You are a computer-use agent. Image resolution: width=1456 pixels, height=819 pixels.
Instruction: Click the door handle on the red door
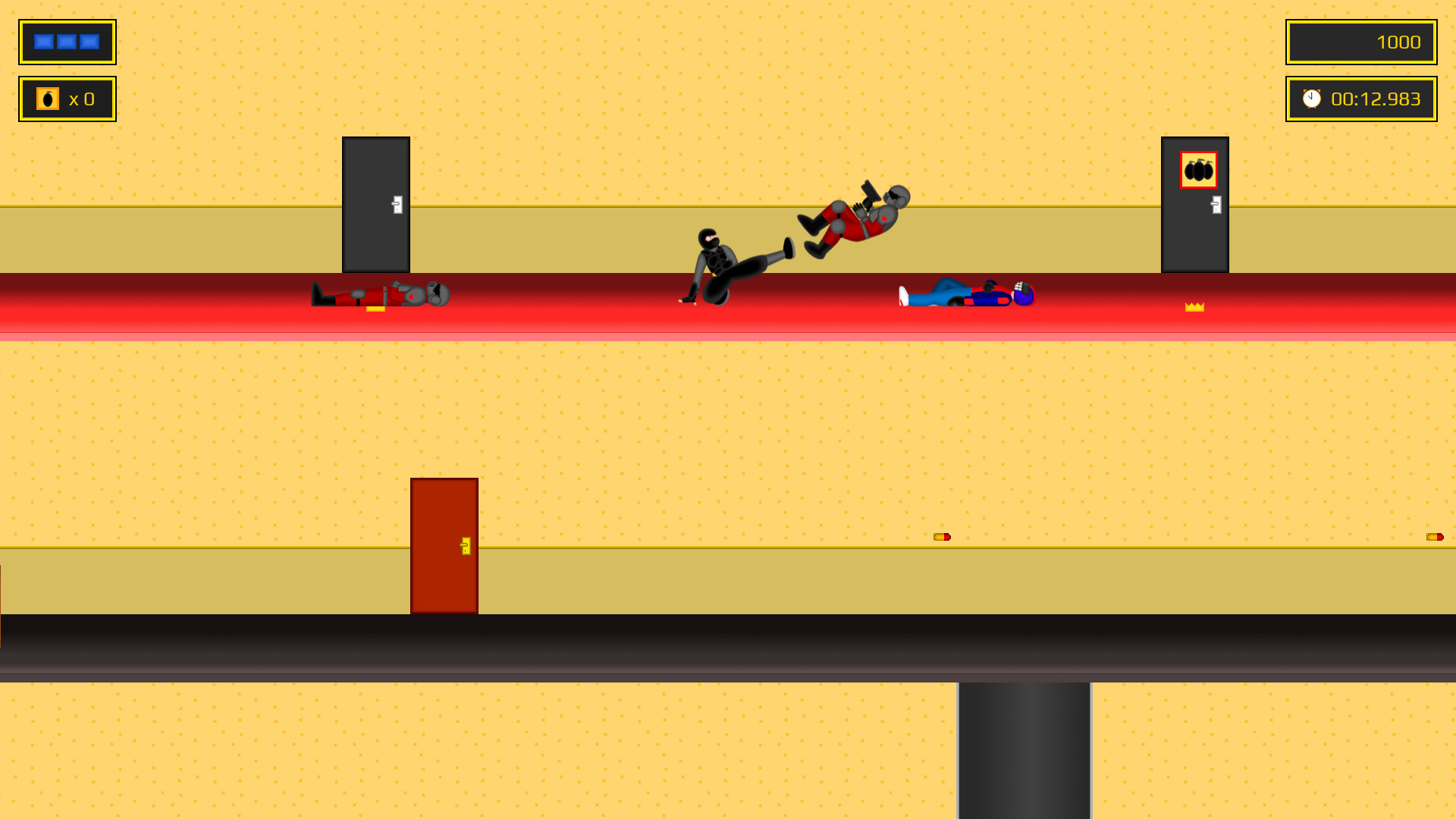(465, 544)
